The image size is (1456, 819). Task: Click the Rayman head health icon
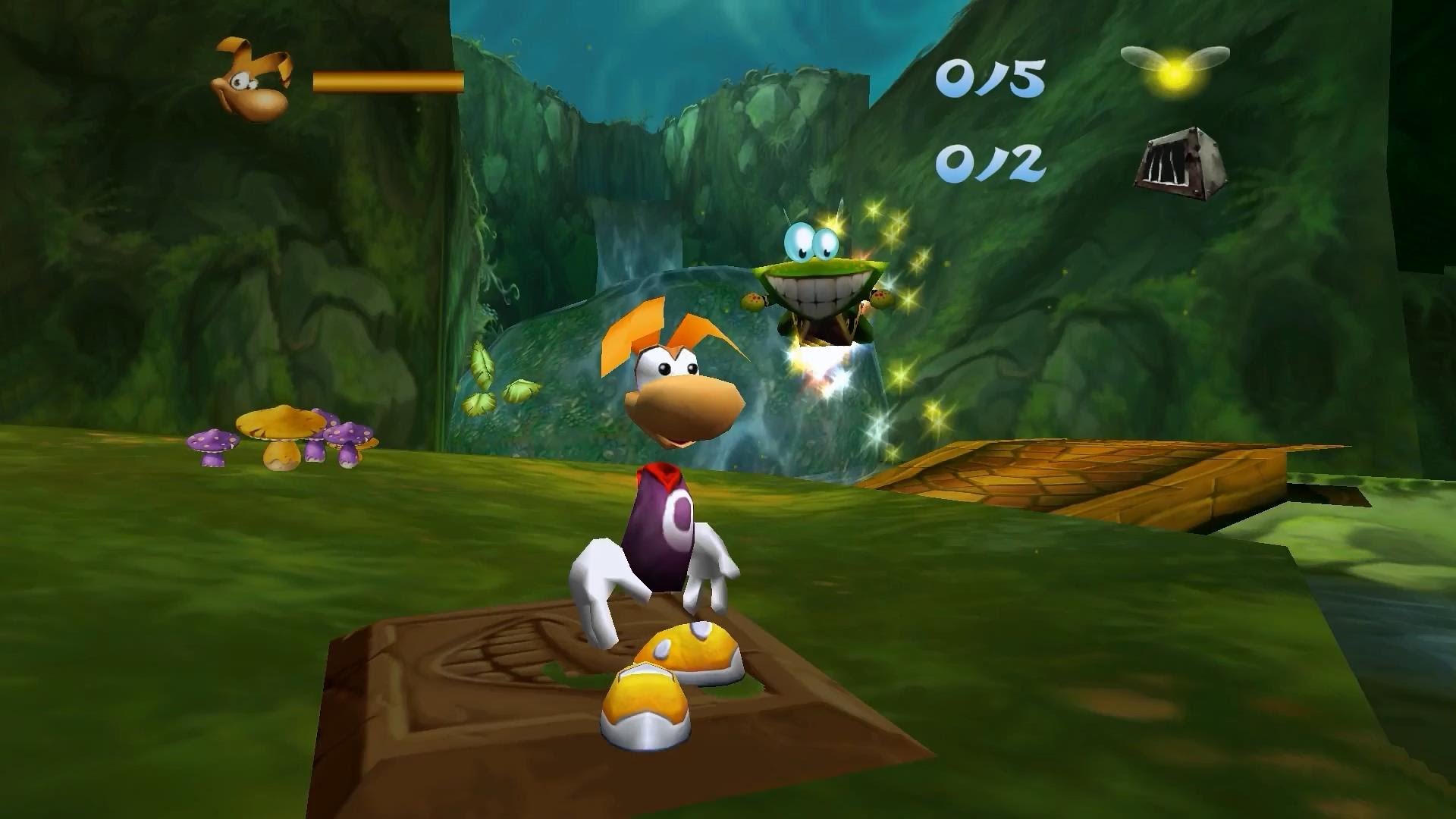coord(254,80)
